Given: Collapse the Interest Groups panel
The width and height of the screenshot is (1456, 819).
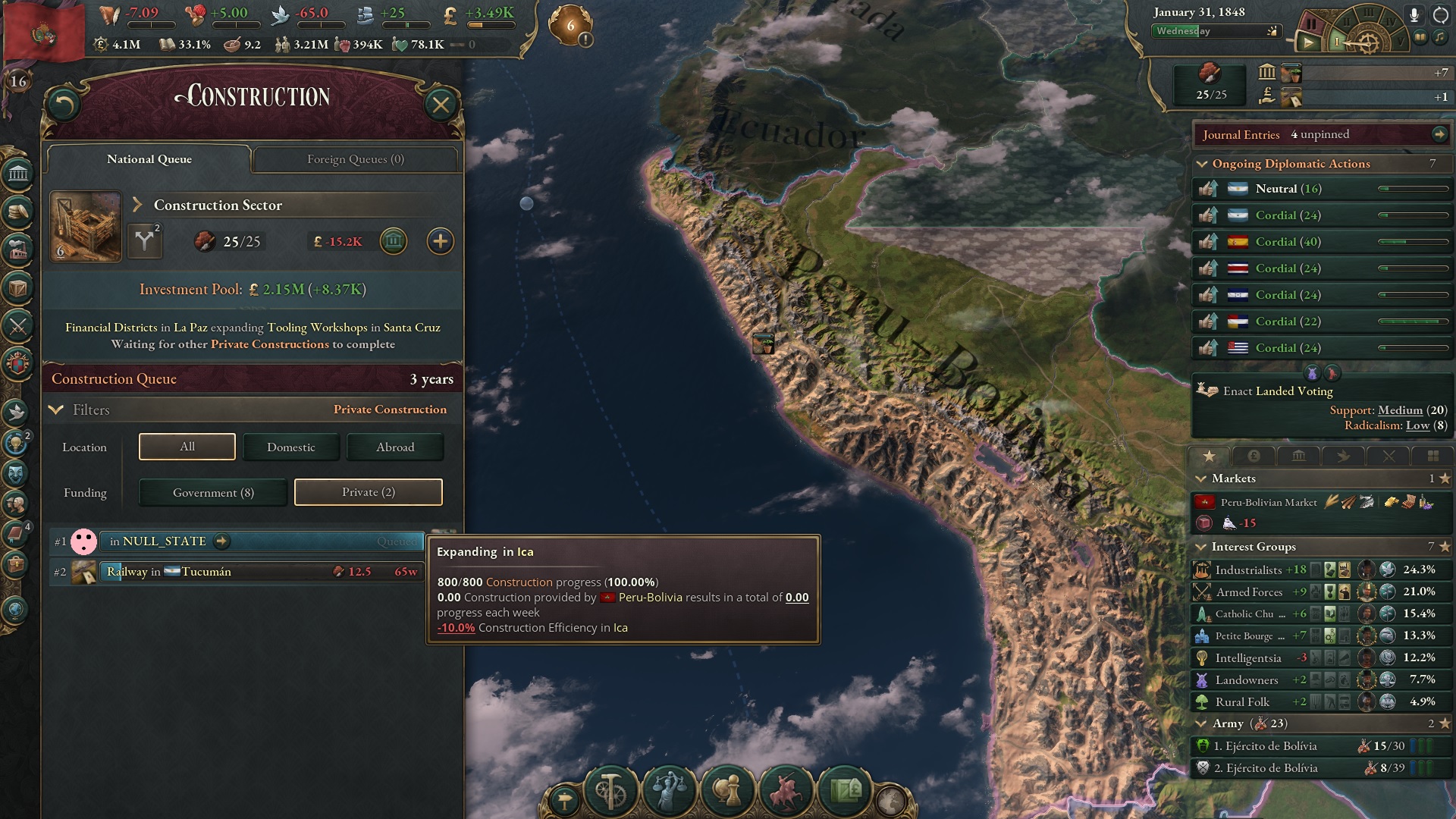Looking at the screenshot, I should coord(1202,546).
